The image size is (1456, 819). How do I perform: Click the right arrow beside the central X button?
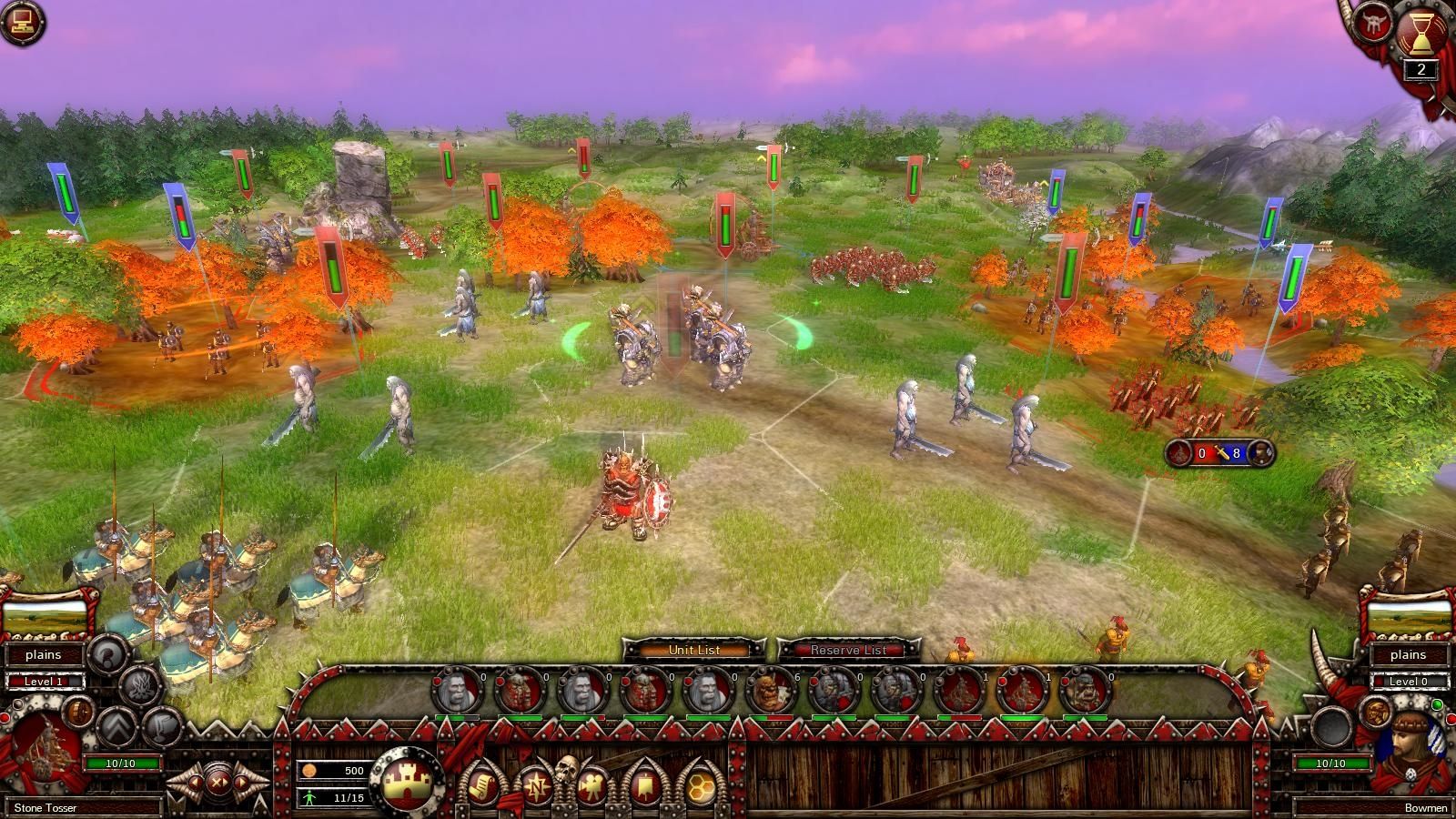pos(240,784)
